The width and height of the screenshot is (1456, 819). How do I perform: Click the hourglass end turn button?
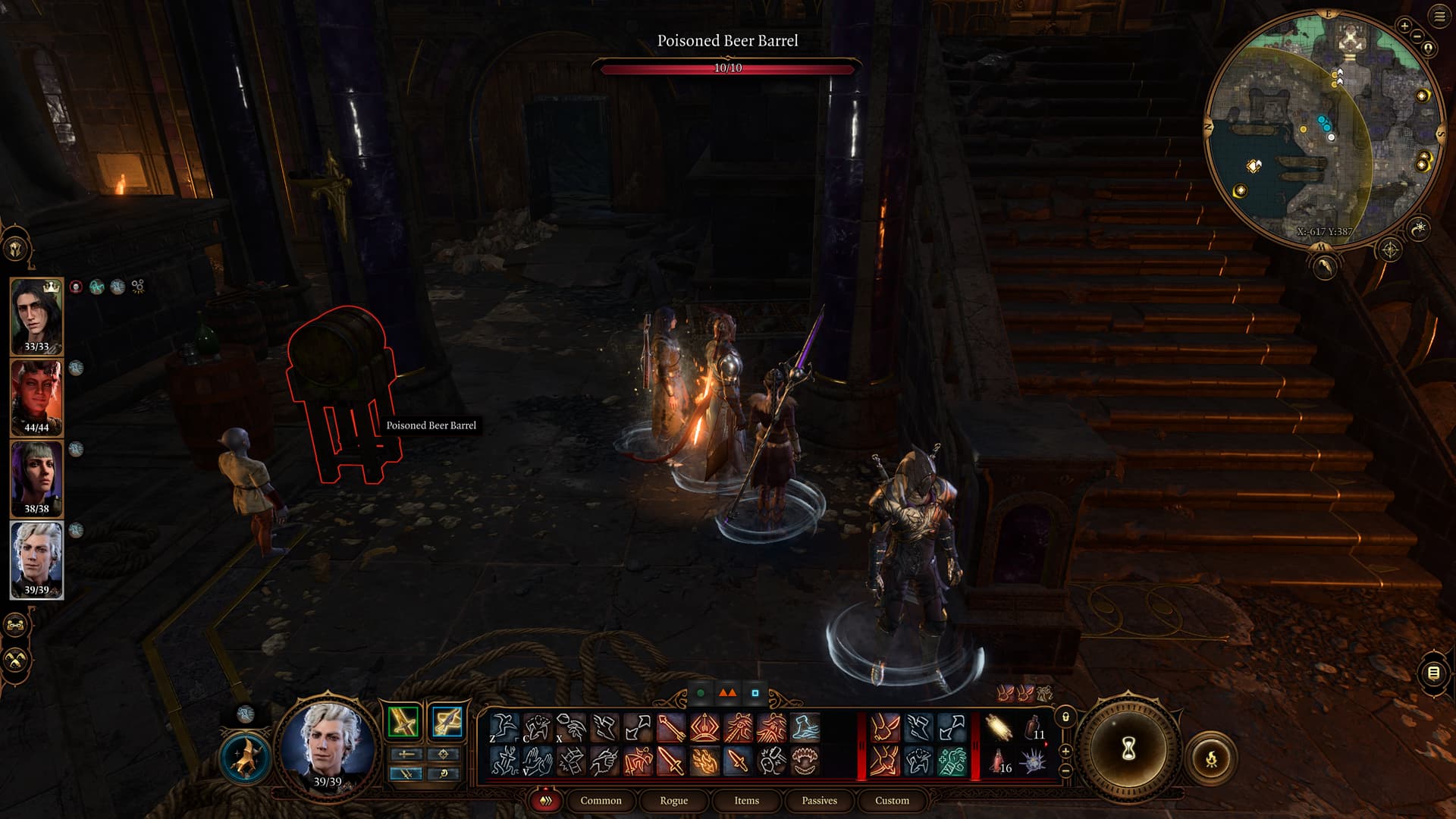[1128, 749]
